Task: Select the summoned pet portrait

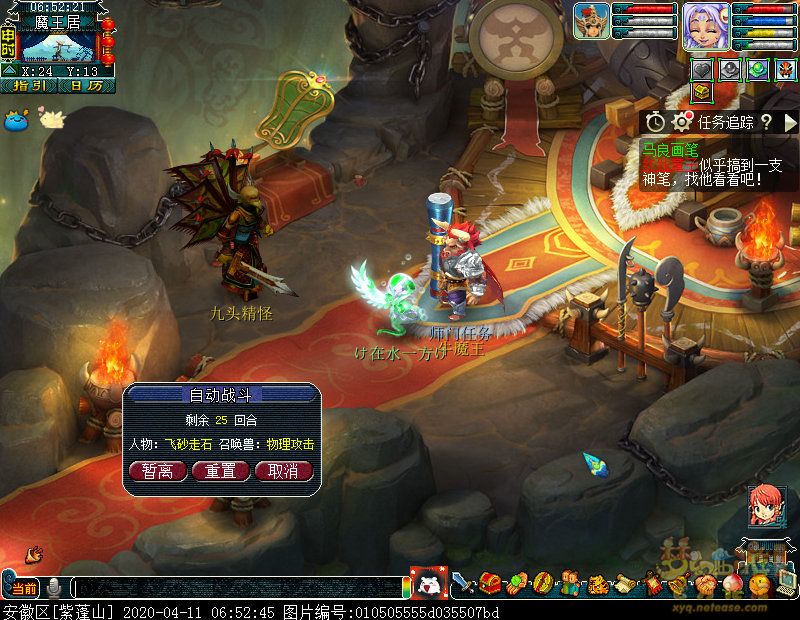Action: coord(591,21)
